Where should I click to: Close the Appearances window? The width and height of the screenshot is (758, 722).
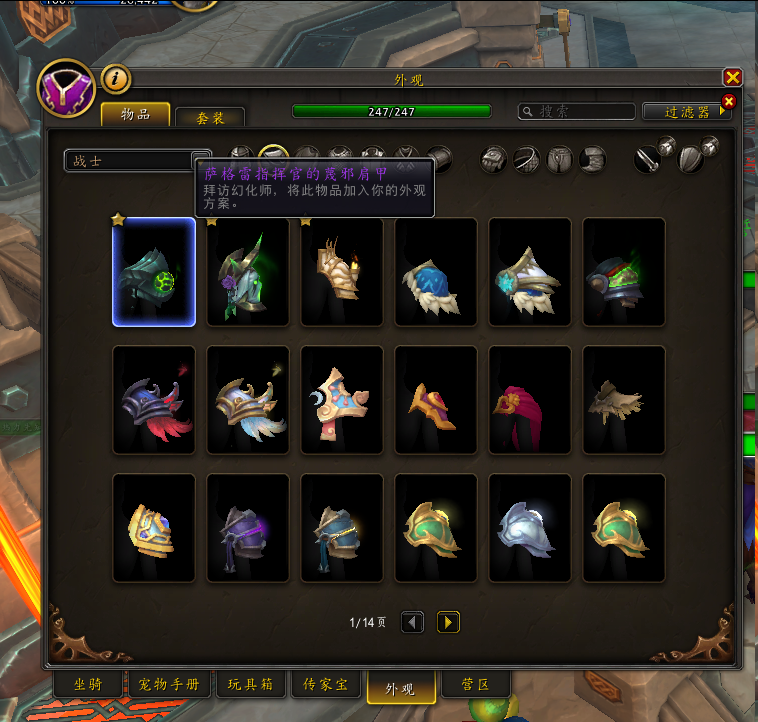732,77
